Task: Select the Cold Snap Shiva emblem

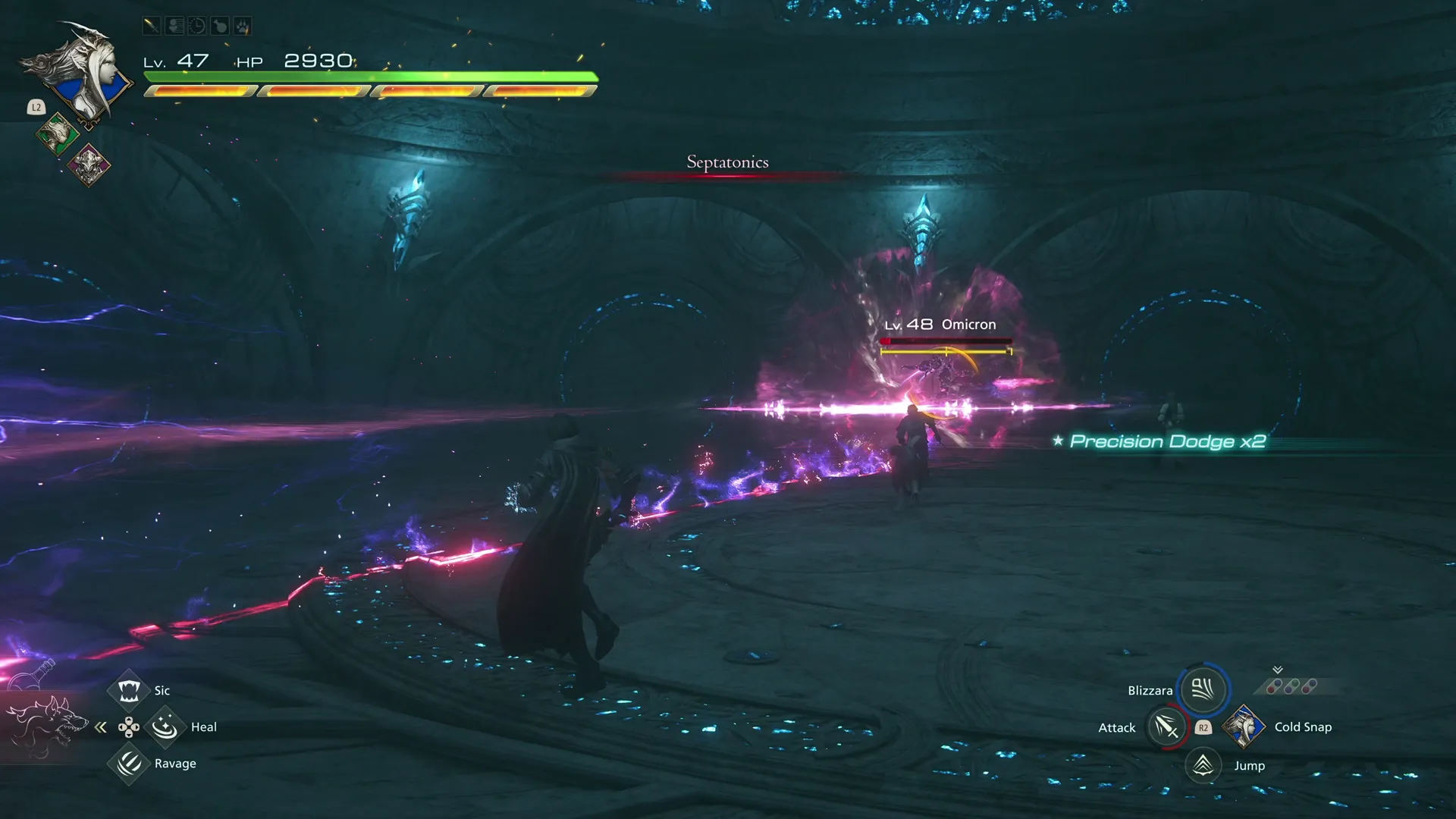Action: pyautogui.click(x=1244, y=727)
